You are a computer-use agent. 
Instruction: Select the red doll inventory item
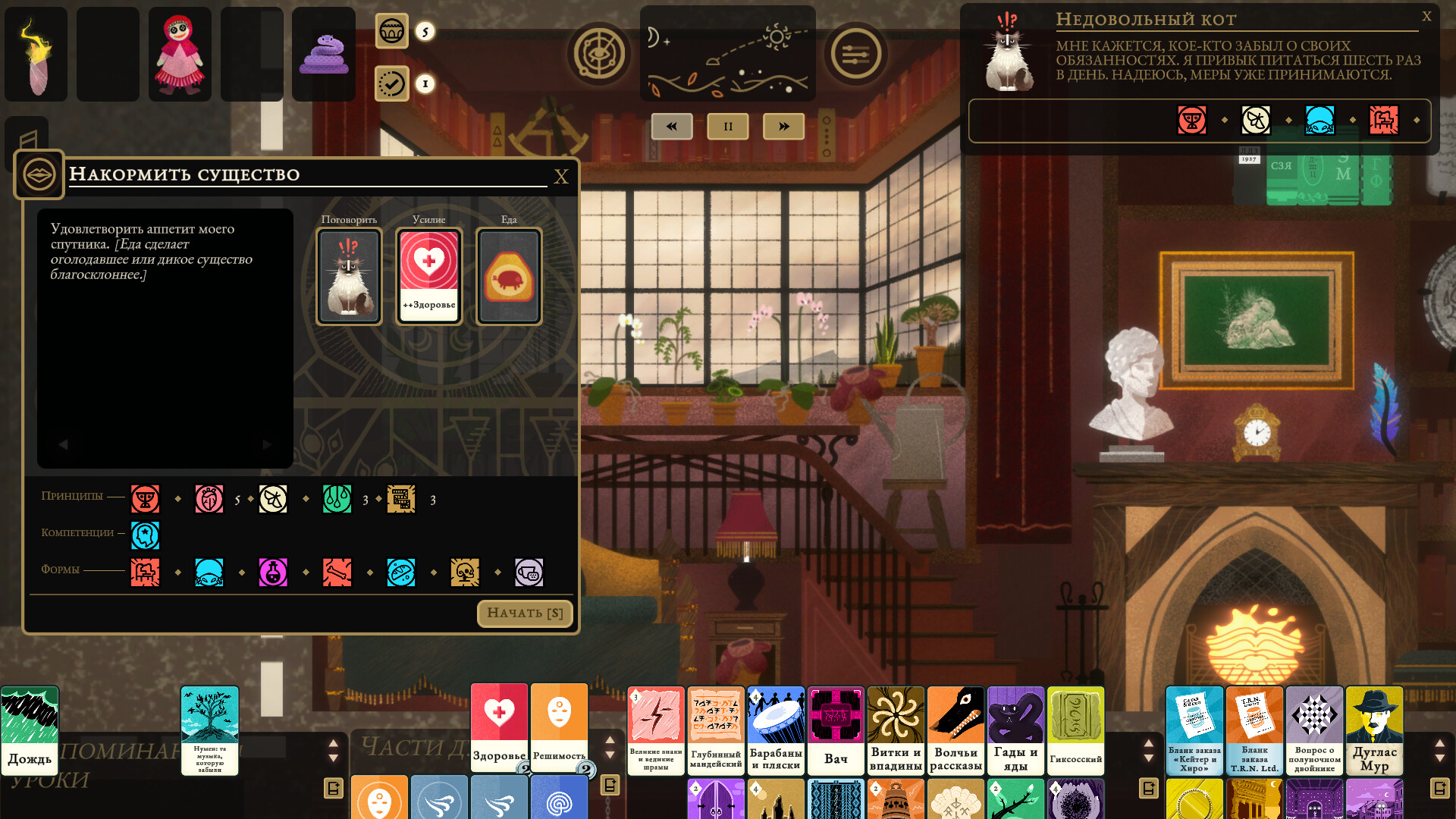click(x=179, y=53)
